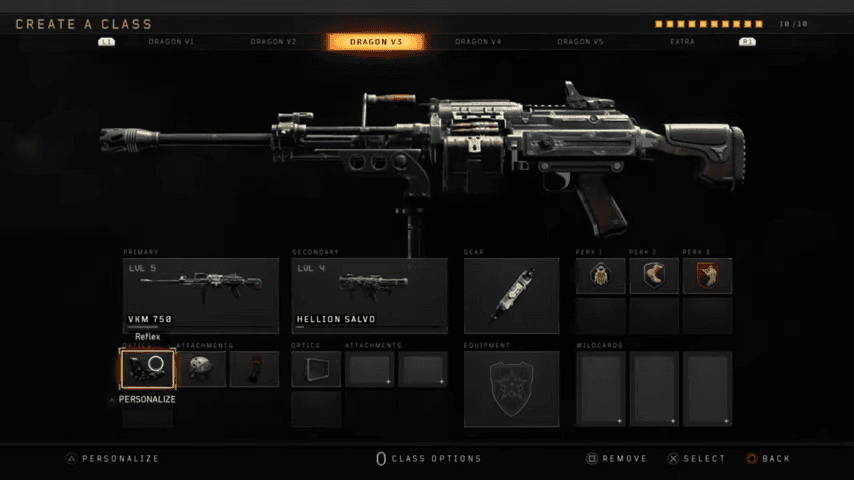Choose the Perk 2 slot icon

pyautogui.click(x=654, y=276)
